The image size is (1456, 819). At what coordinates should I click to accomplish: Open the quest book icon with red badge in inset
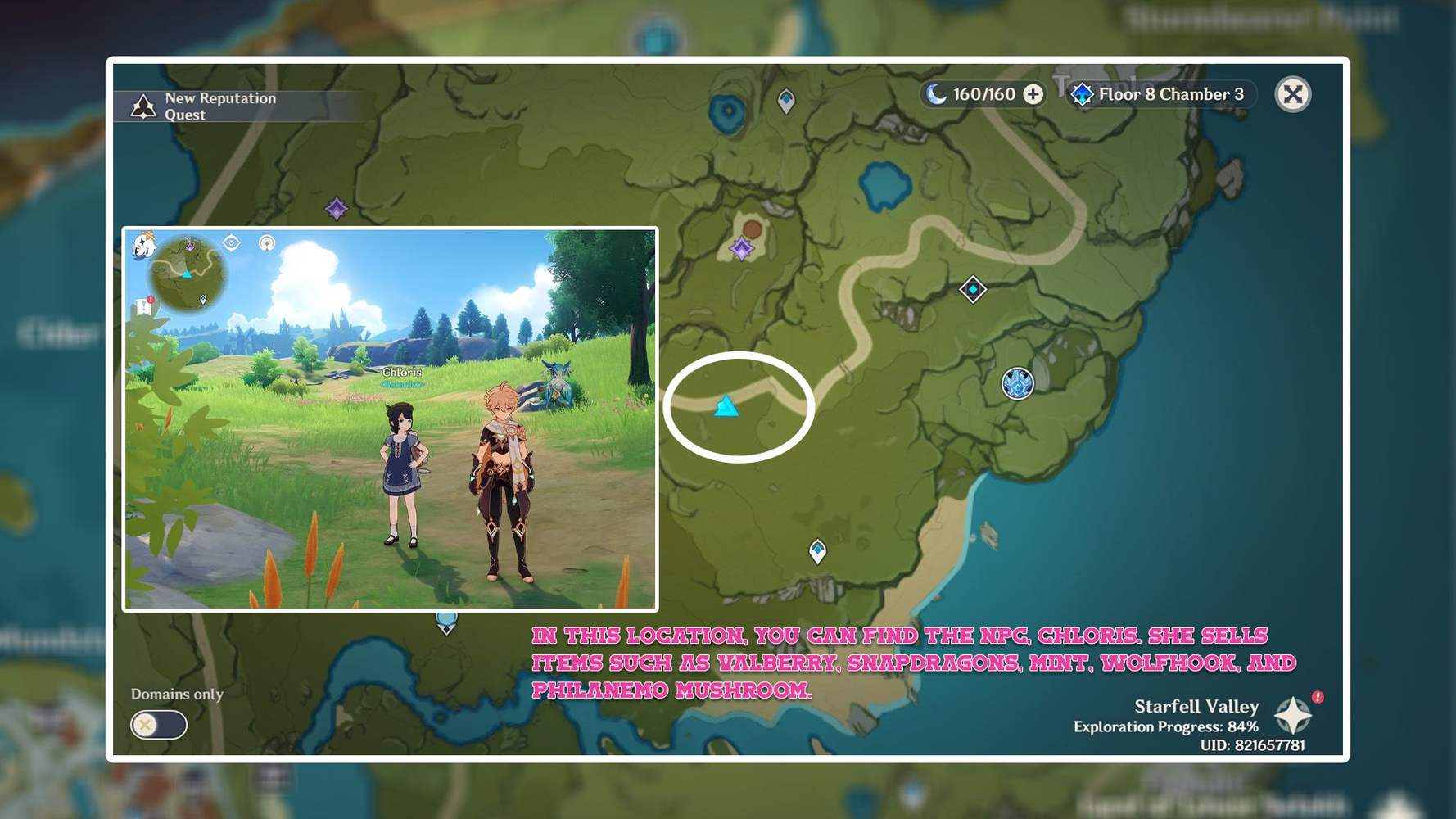click(144, 305)
